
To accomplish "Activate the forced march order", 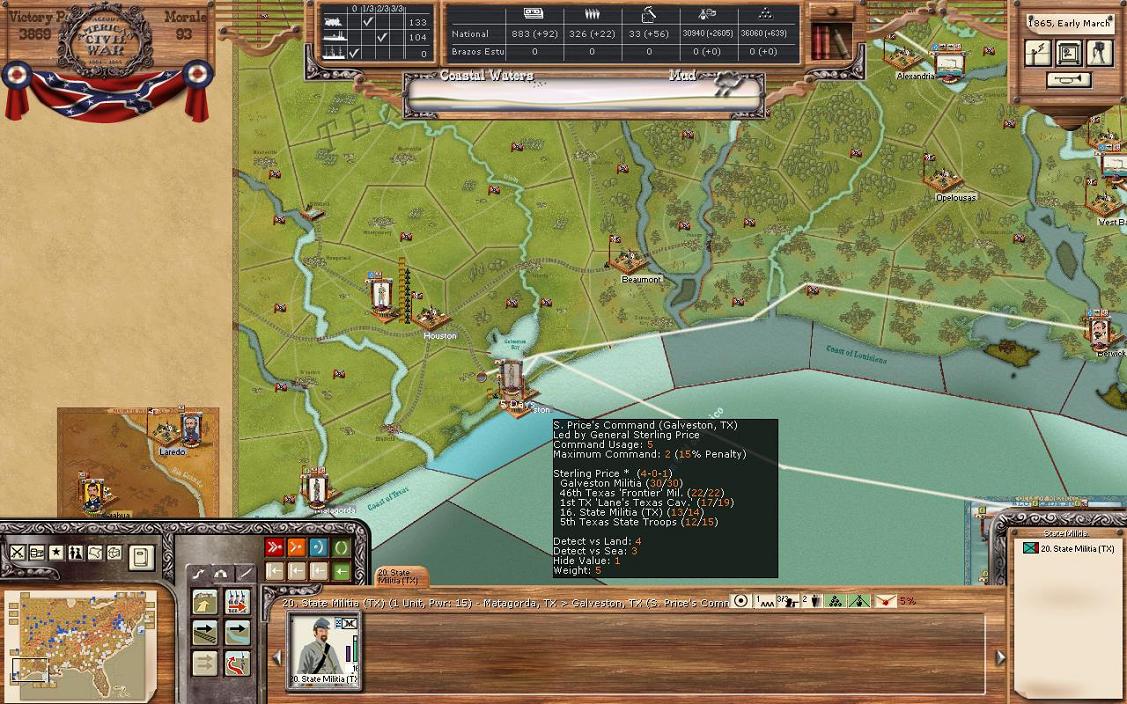I will click(238, 602).
